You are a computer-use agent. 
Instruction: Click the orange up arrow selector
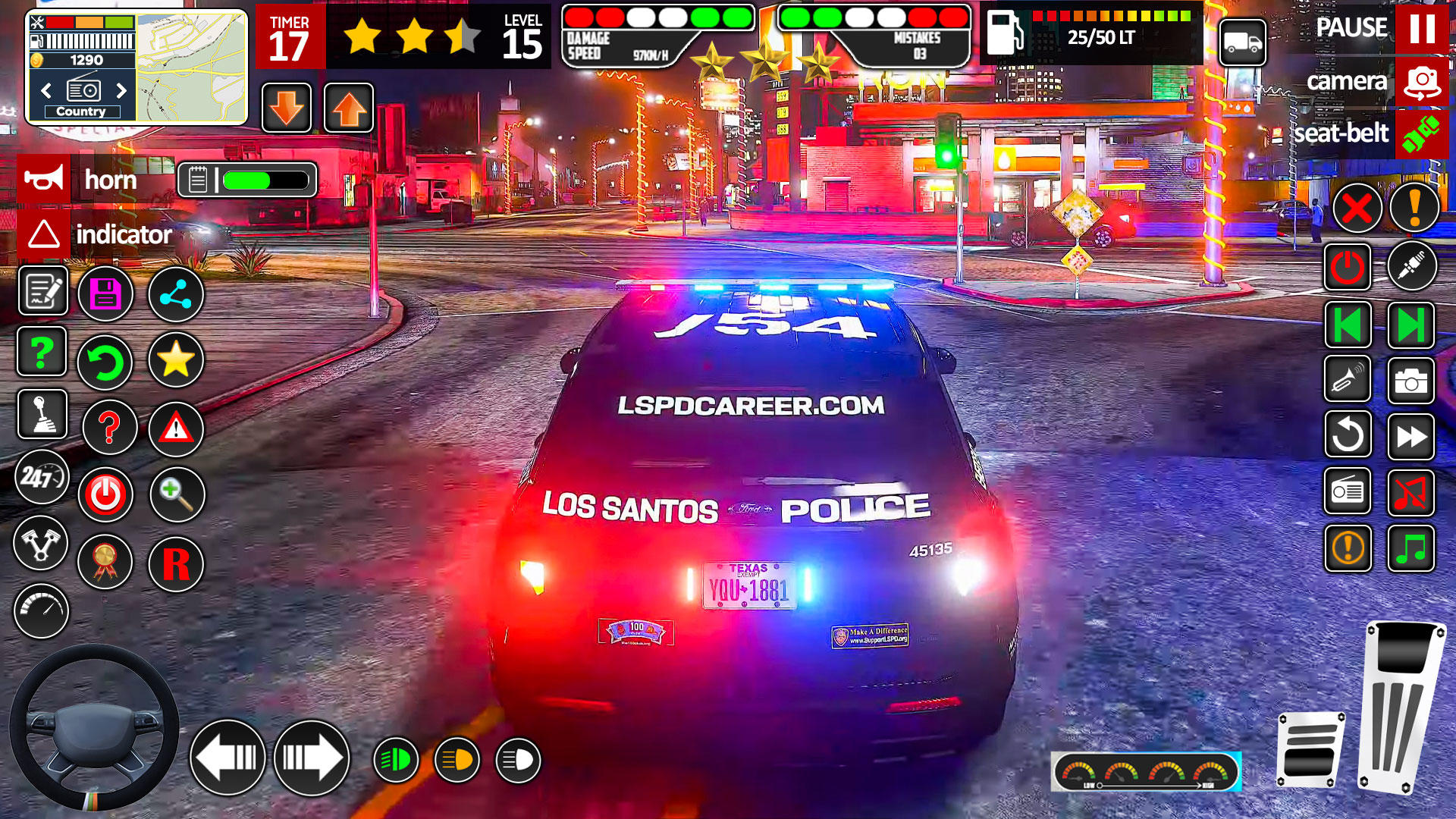(x=348, y=106)
